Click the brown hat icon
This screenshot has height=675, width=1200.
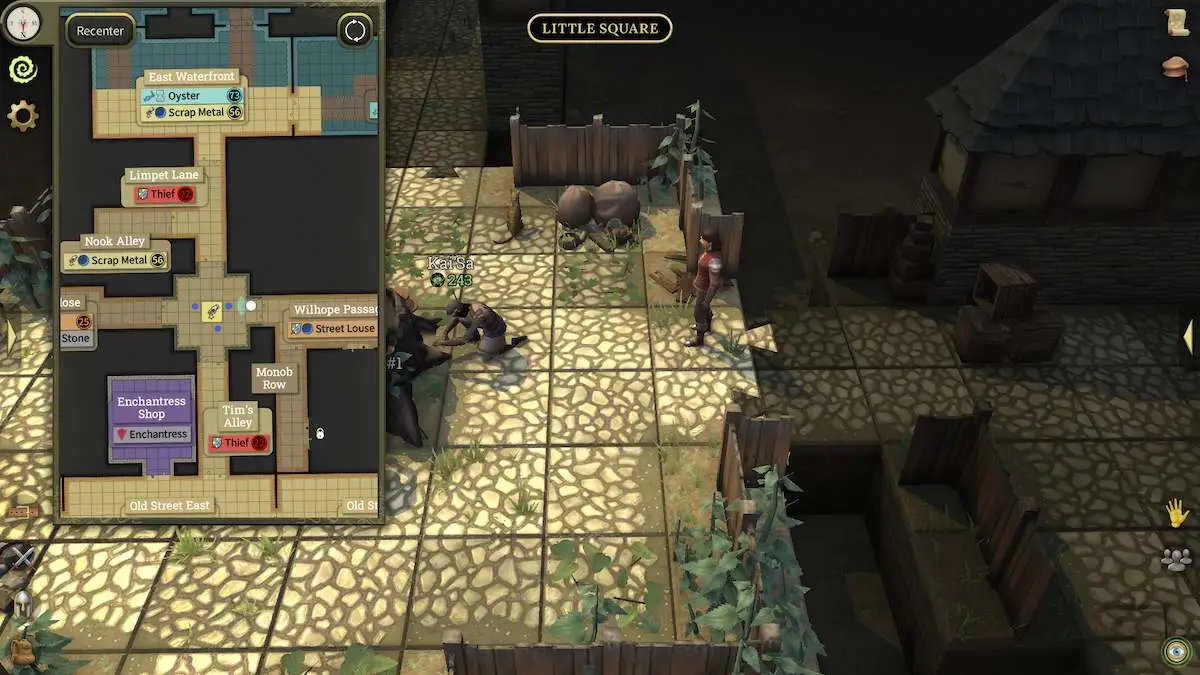click(1176, 67)
